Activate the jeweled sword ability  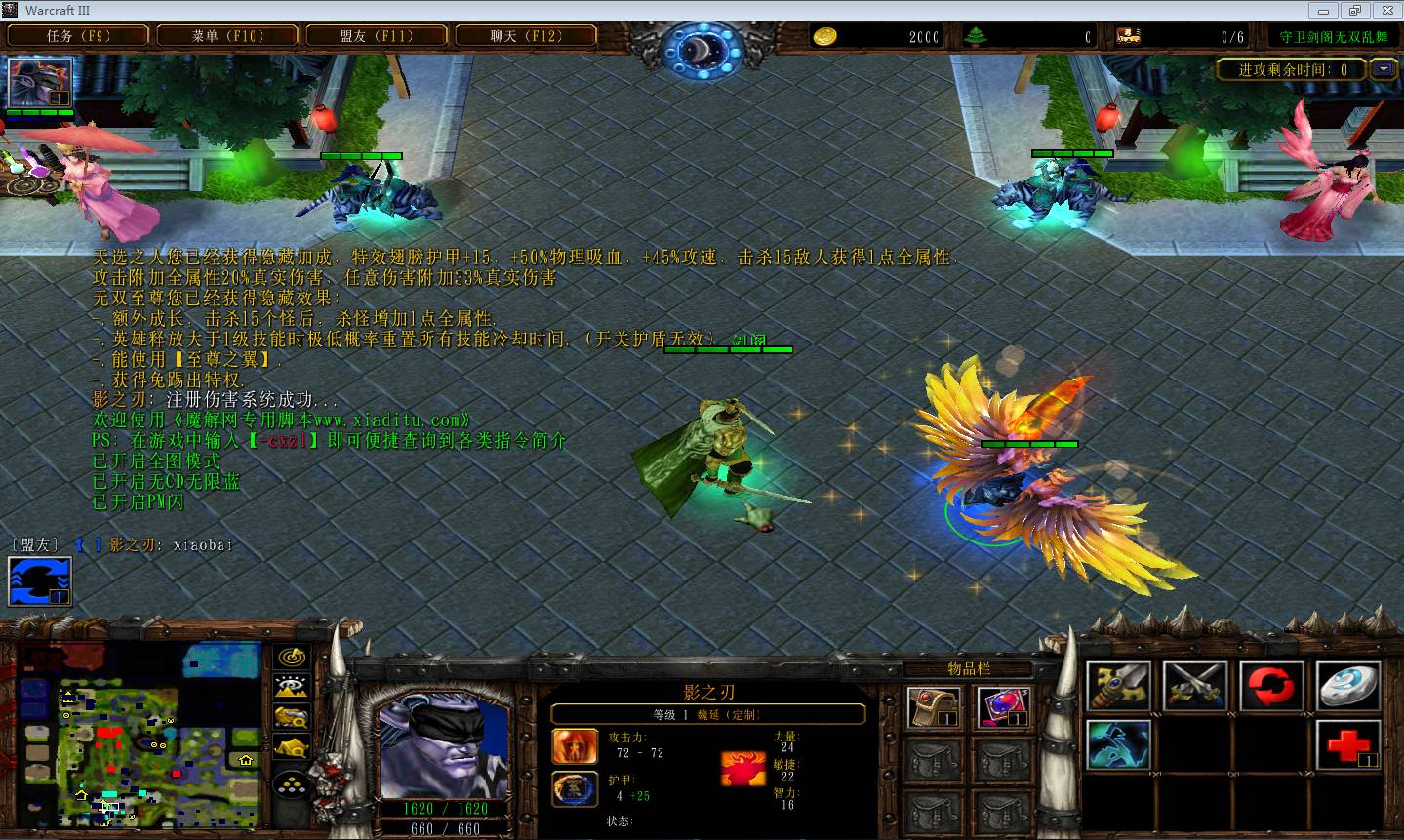1118,687
